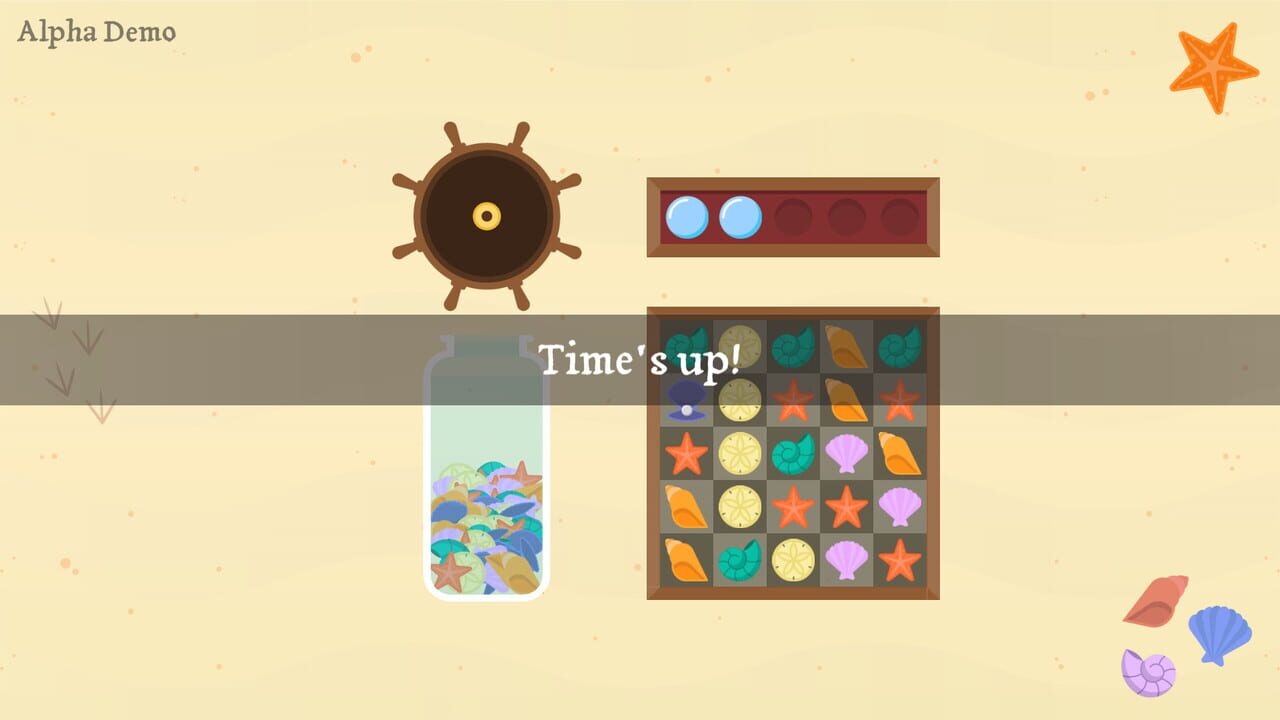Click the yellow center hub of the ship wheel

[487, 216]
